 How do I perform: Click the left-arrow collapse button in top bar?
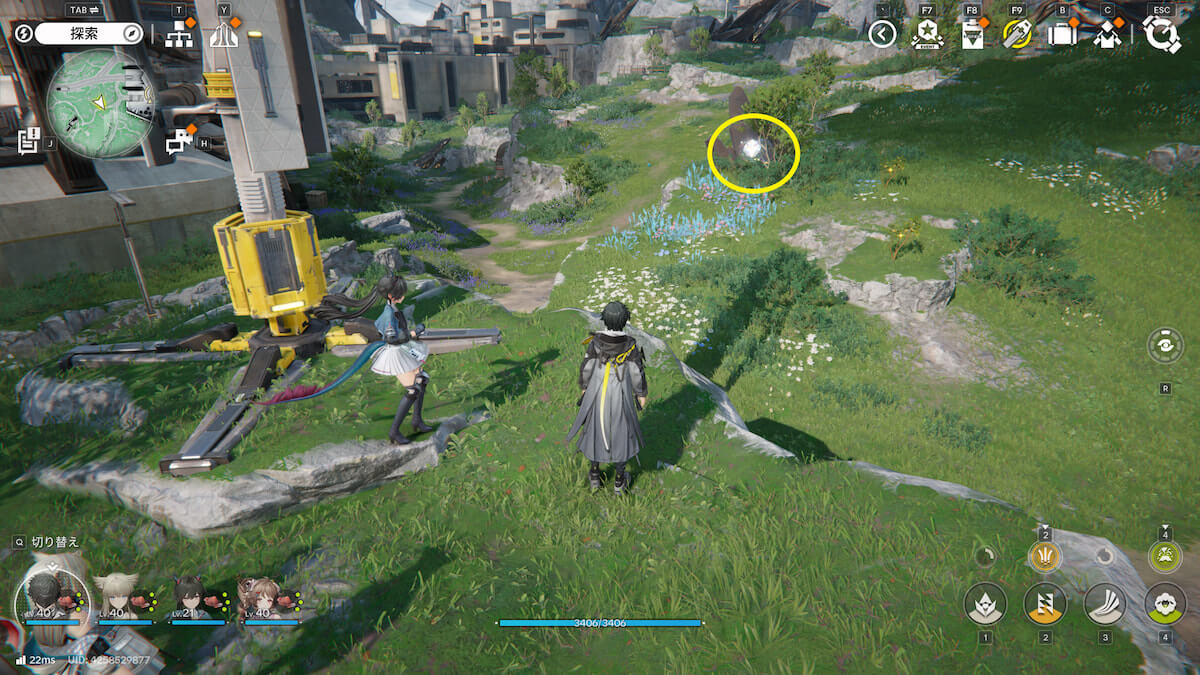pyautogui.click(x=882, y=35)
